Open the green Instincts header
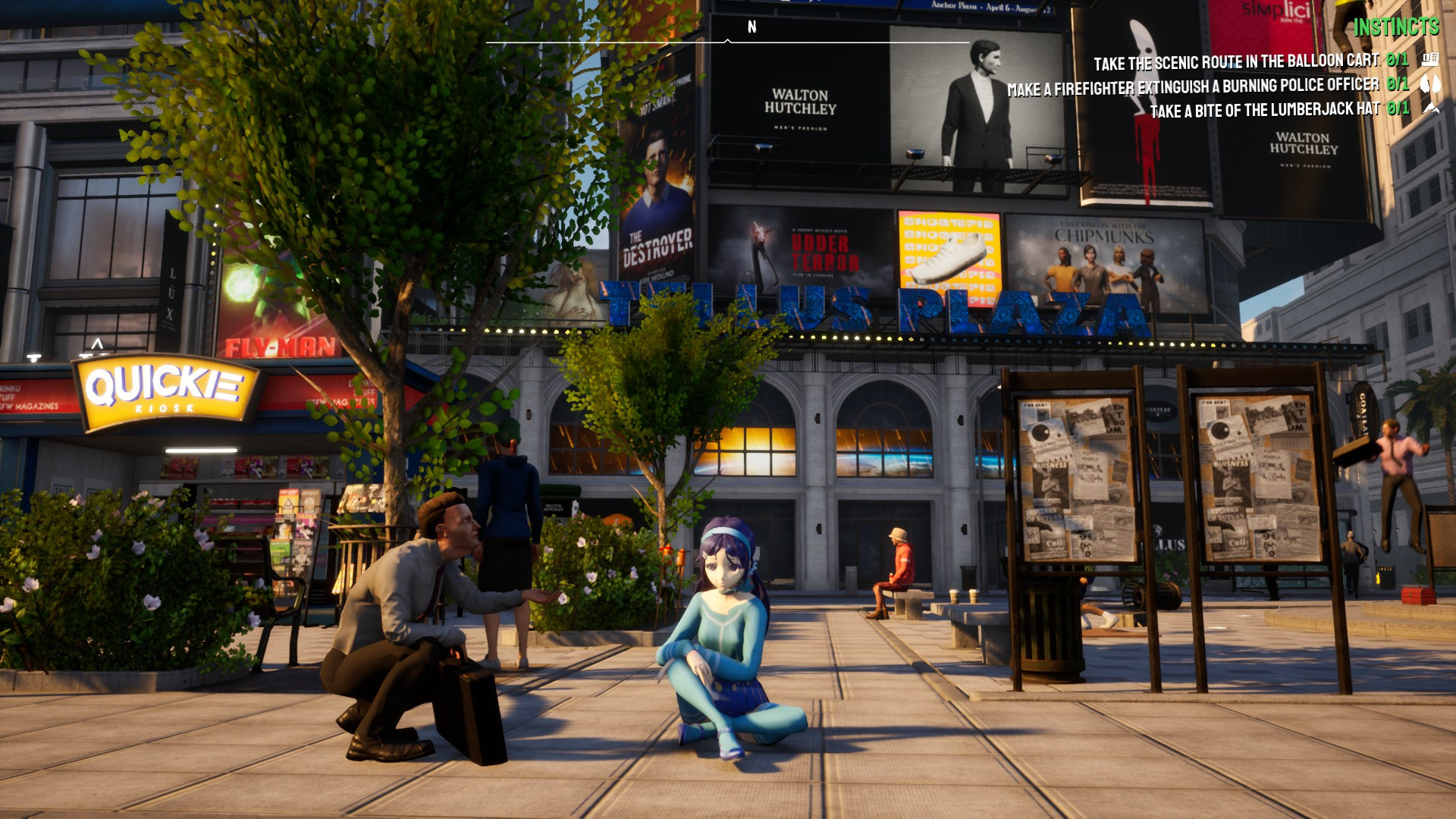This screenshot has width=1456, height=819. point(1395,30)
